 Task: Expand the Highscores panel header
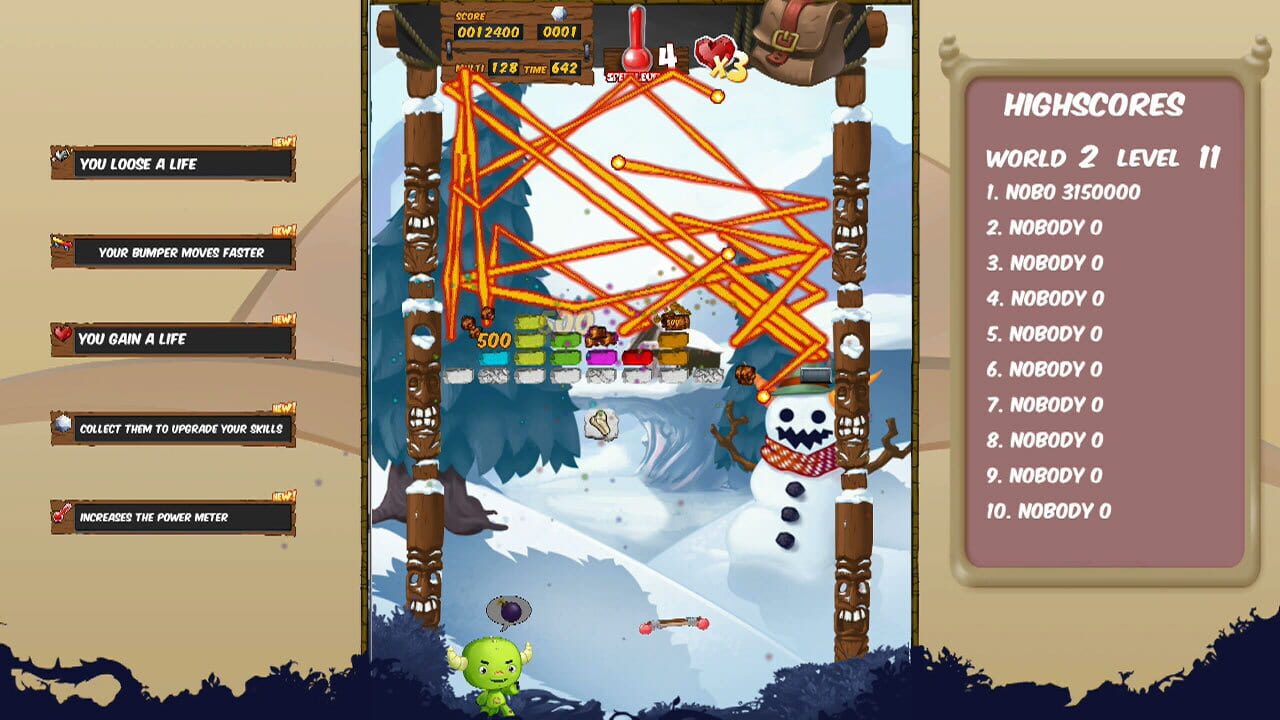point(1094,103)
